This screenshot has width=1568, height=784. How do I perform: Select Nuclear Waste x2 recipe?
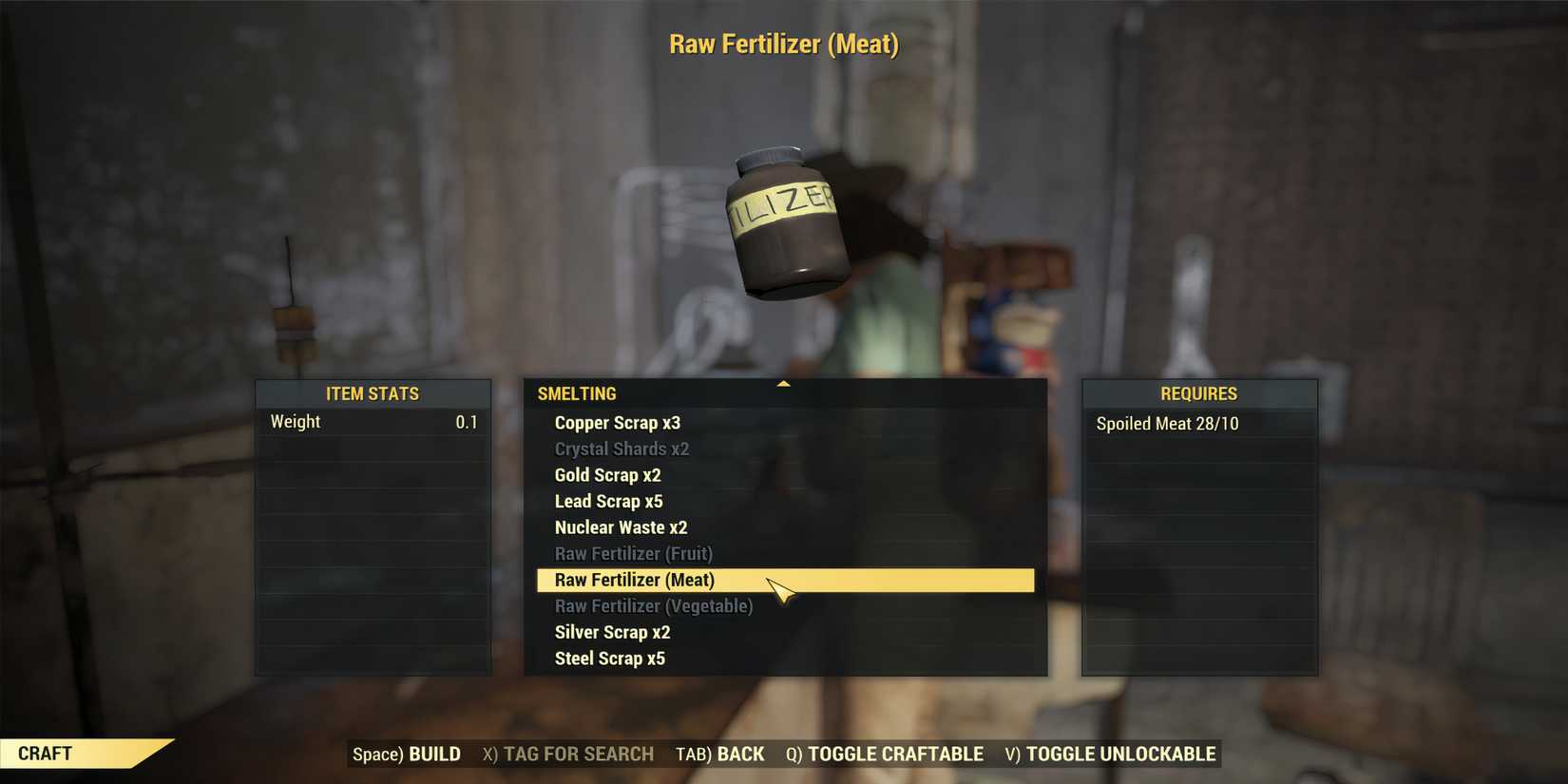[621, 527]
